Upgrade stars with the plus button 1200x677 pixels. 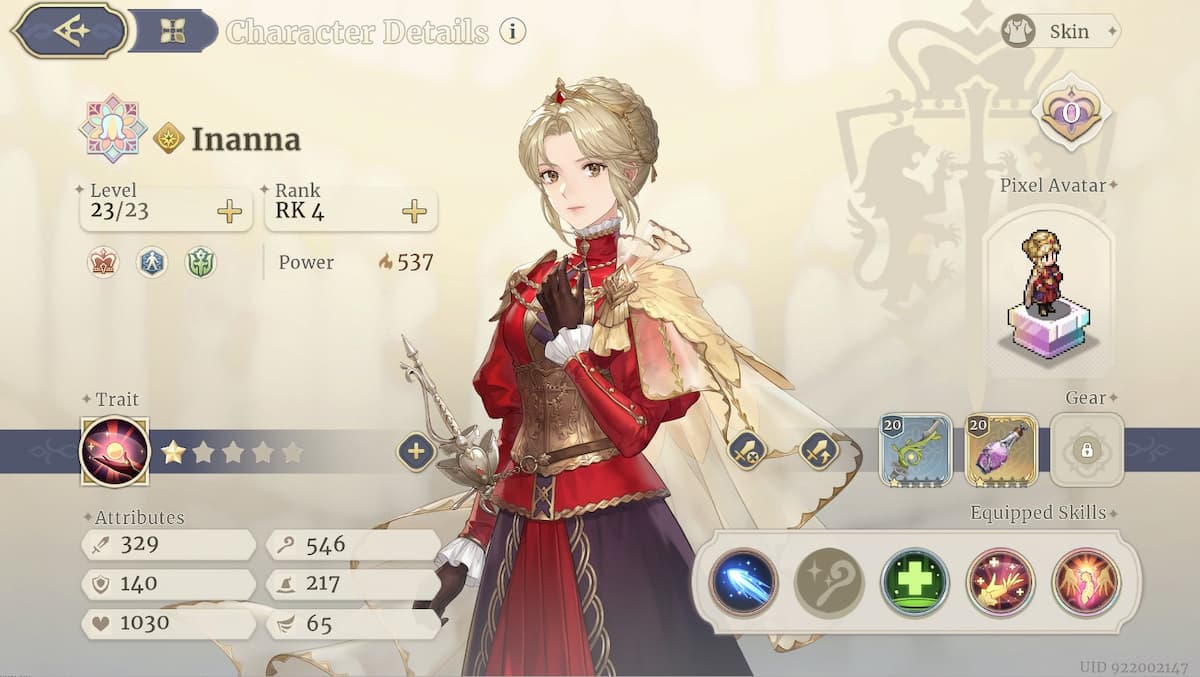(416, 452)
